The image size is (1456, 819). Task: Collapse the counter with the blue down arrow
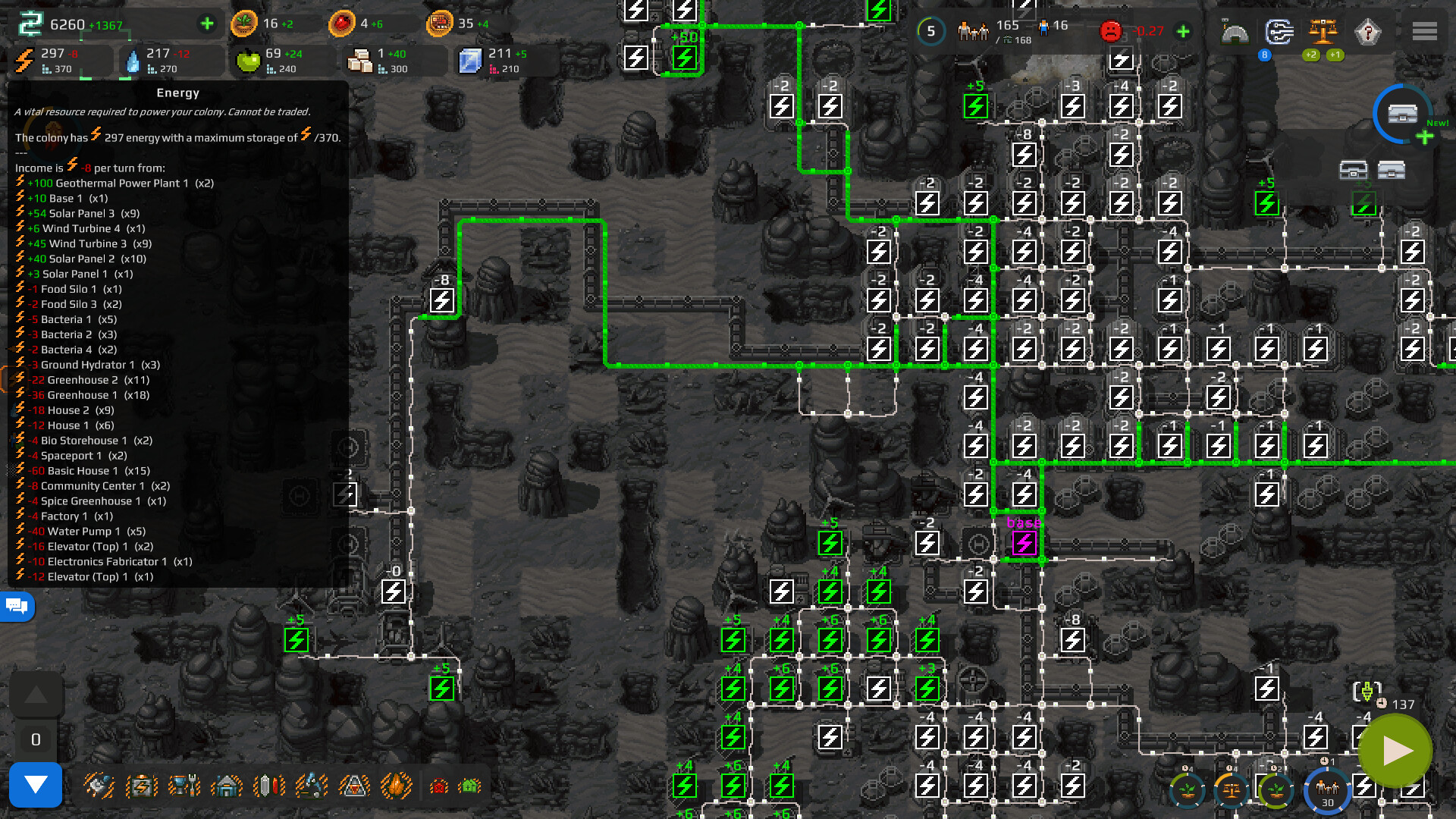pyautogui.click(x=36, y=786)
